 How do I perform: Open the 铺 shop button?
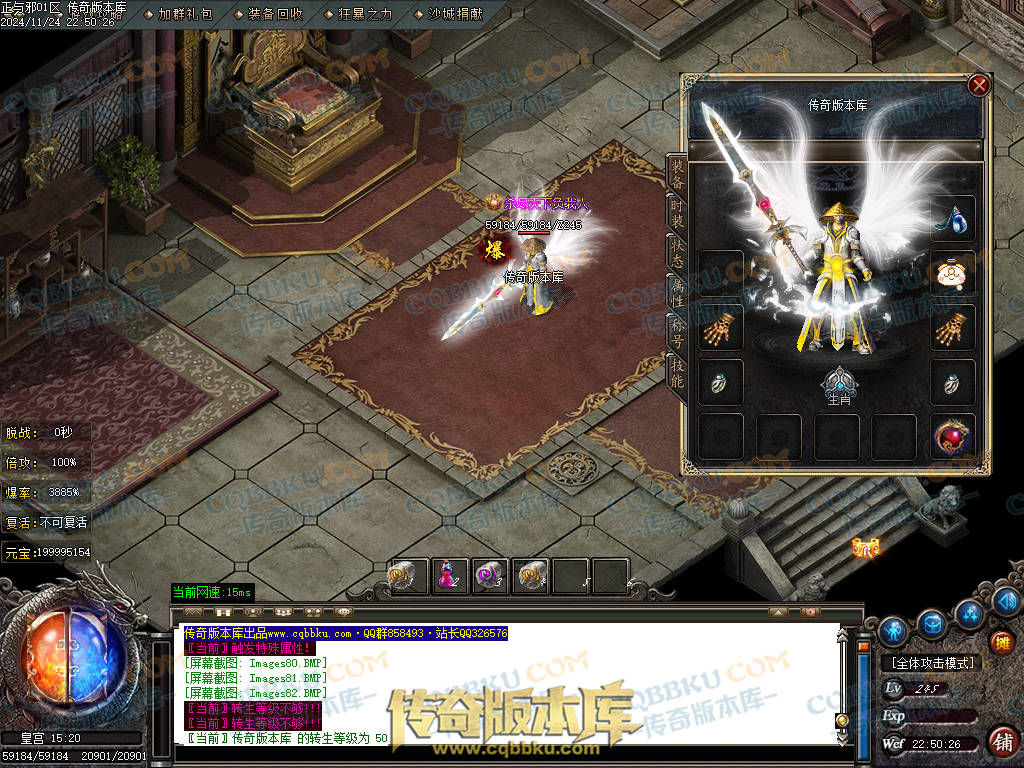pyautogui.click(x=1000, y=741)
